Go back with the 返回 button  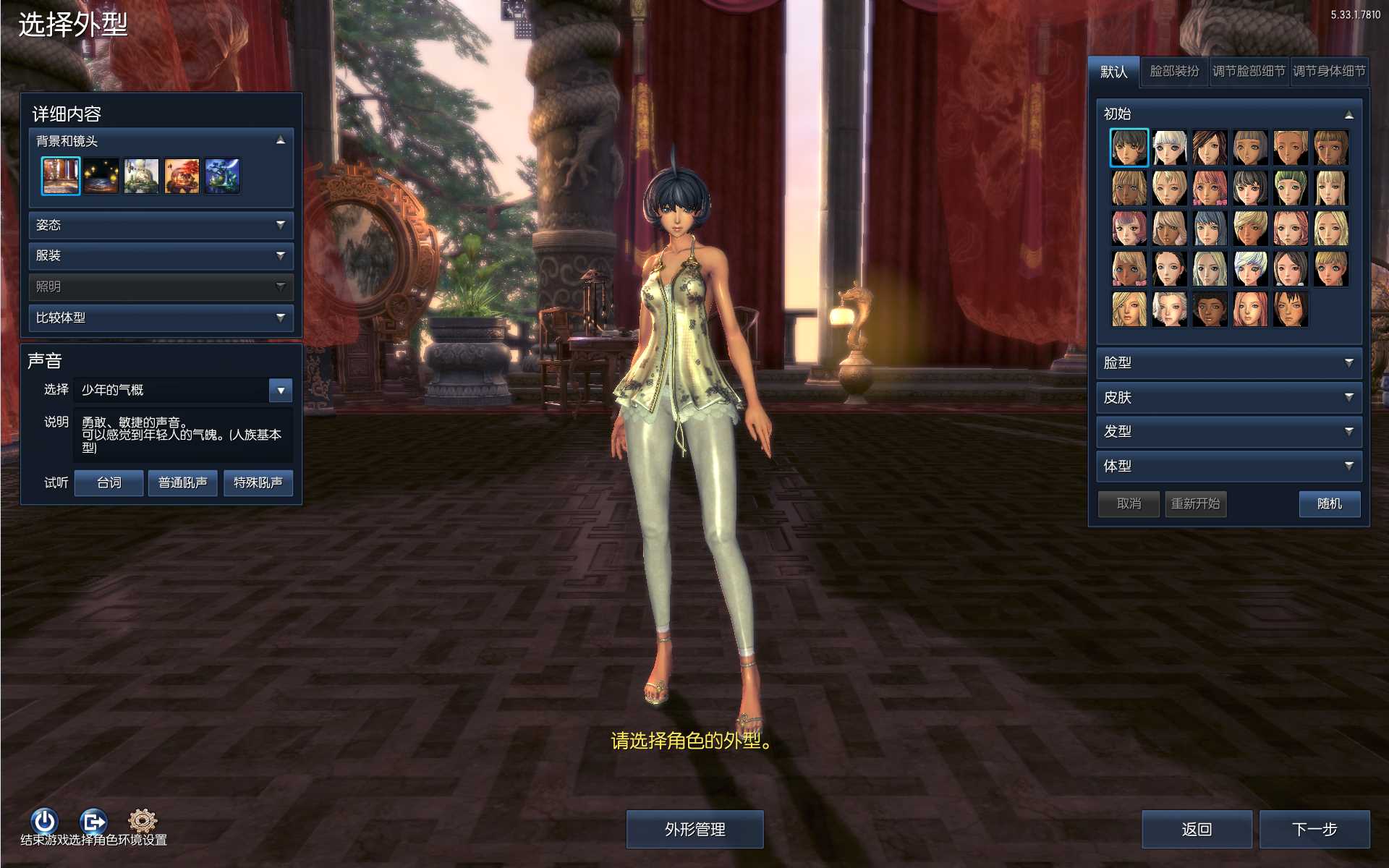[x=1196, y=829]
